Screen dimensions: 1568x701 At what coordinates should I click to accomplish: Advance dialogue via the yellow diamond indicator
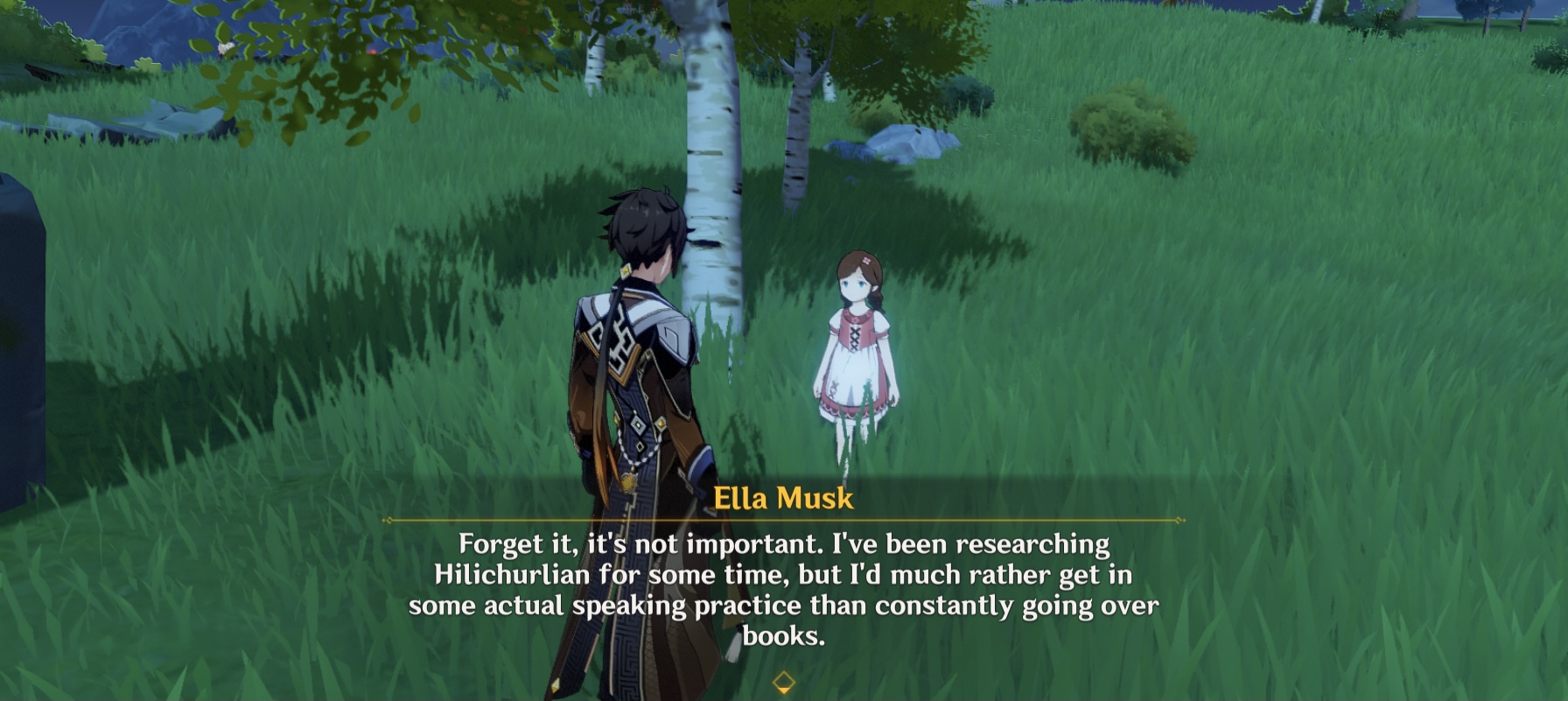(x=783, y=682)
